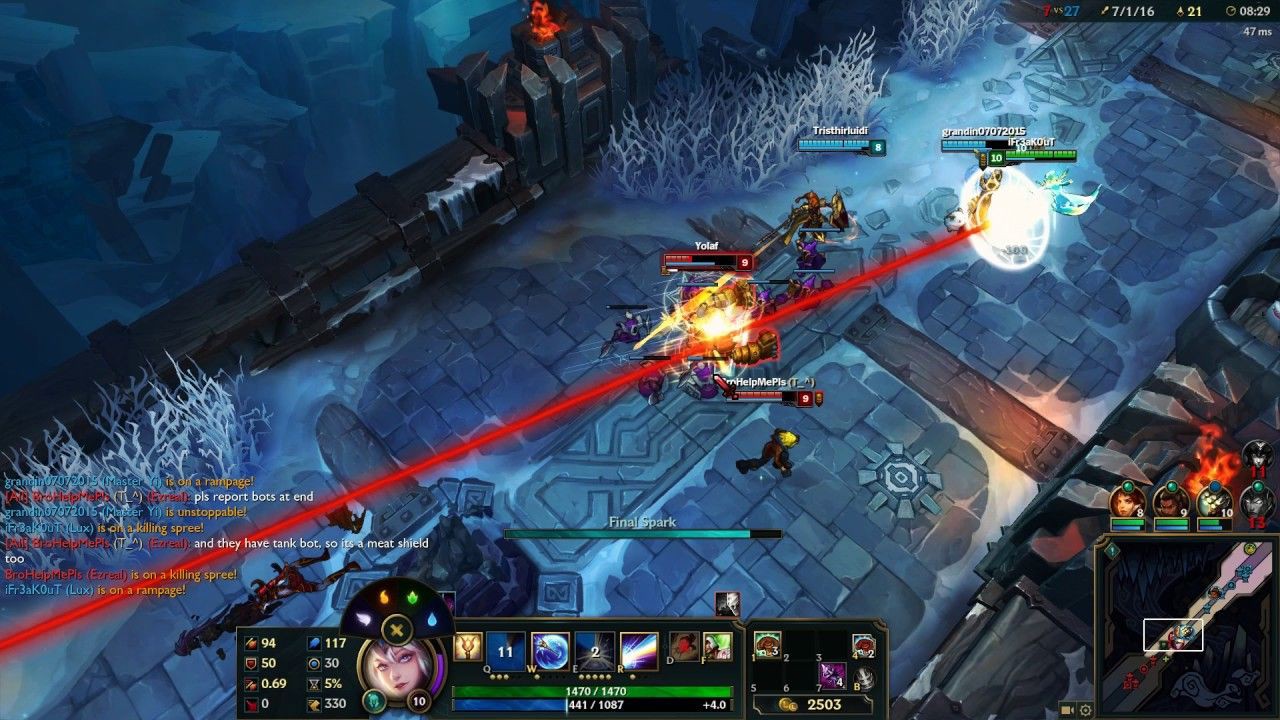This screenshot has width=1280, height=720.
Task: Select the level 8 ally portrait
Action: pos(1127,501)
